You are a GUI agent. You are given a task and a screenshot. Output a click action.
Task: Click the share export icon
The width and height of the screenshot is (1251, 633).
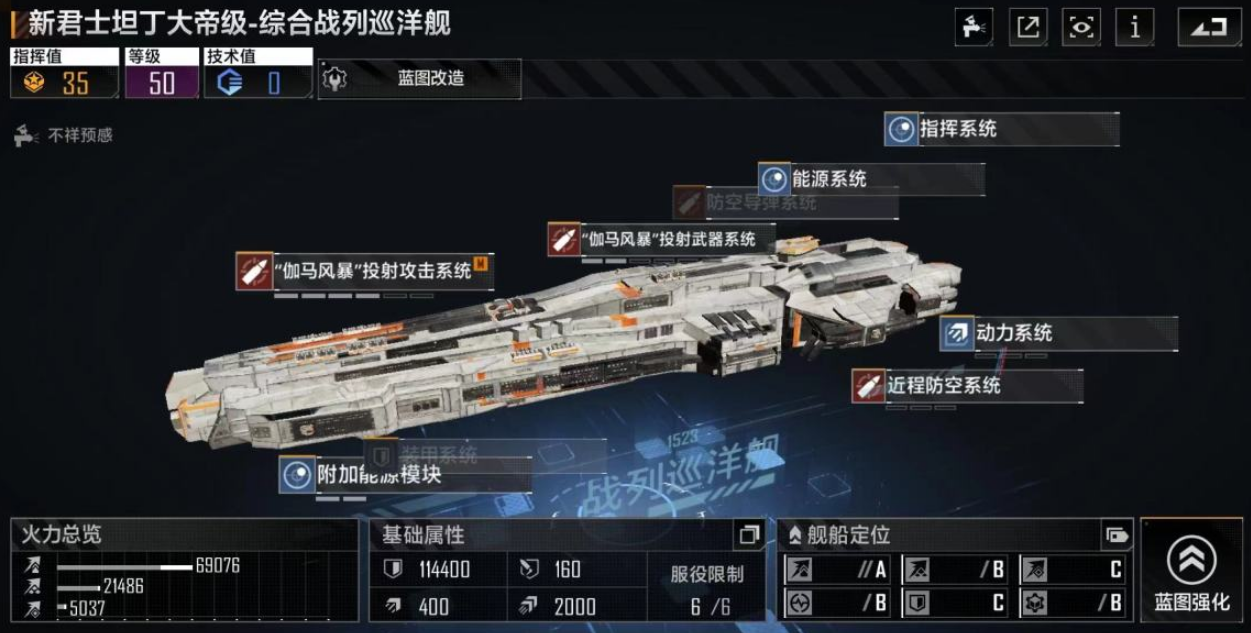pyautogui.click(x=1028, y=27)
